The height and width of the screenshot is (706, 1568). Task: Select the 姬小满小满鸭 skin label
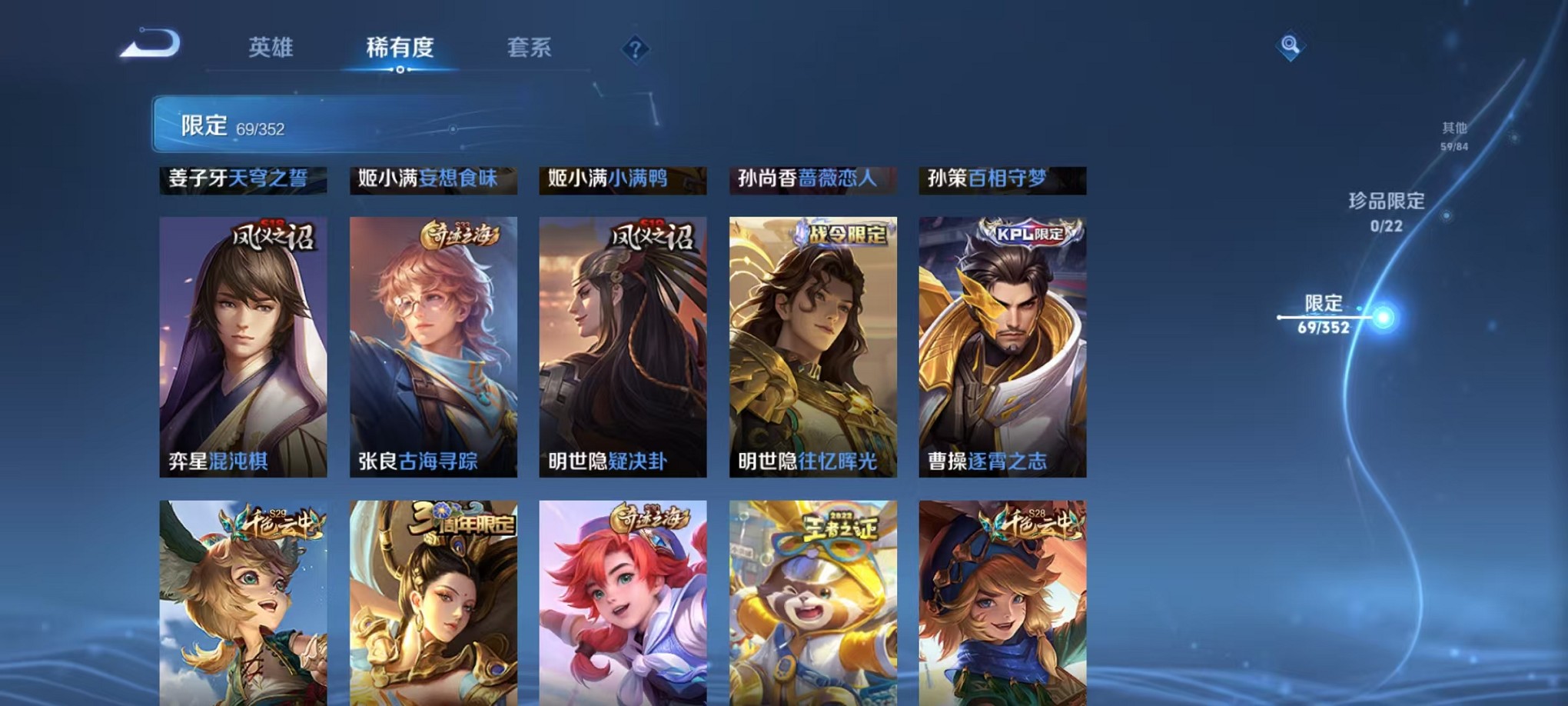(623, 178)
